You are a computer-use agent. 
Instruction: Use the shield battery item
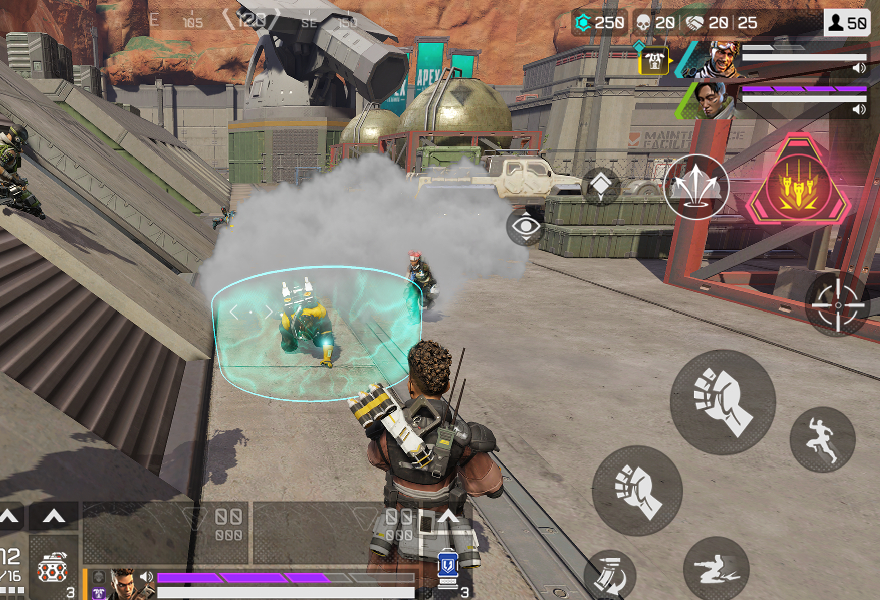click(x=447, y=568)
